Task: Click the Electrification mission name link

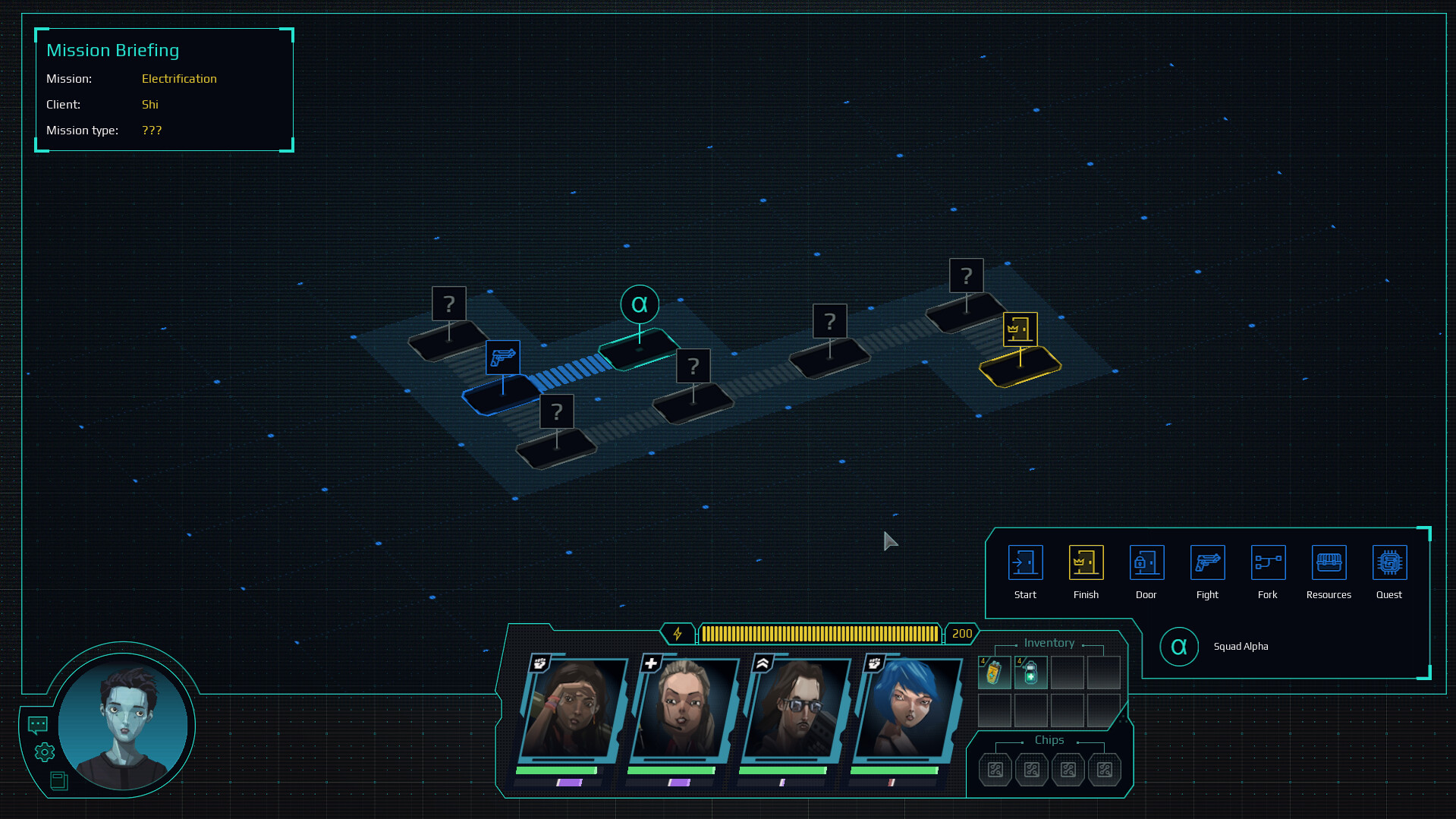Action: 179,78
